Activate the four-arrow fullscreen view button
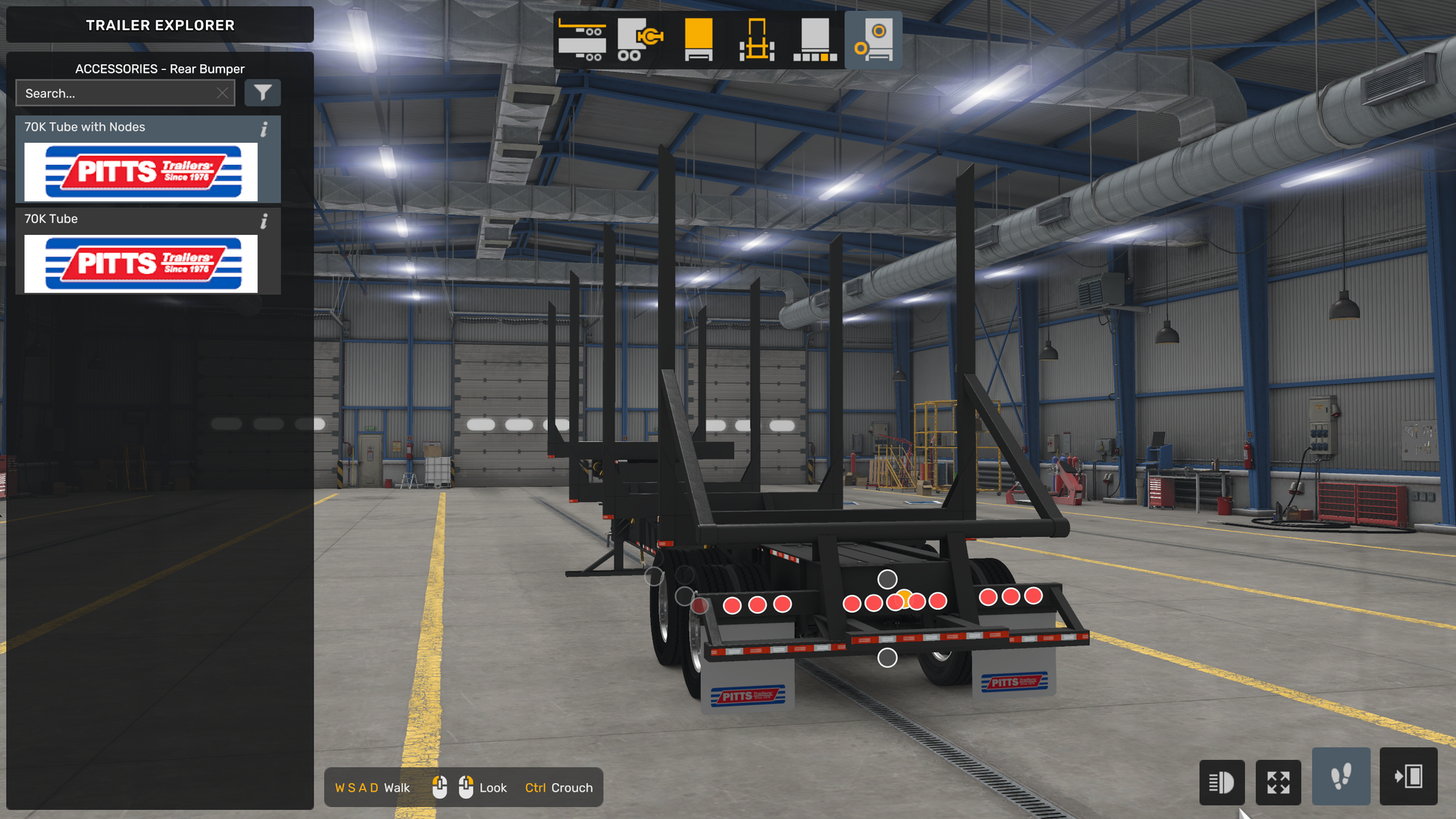 pos(1278,782)
